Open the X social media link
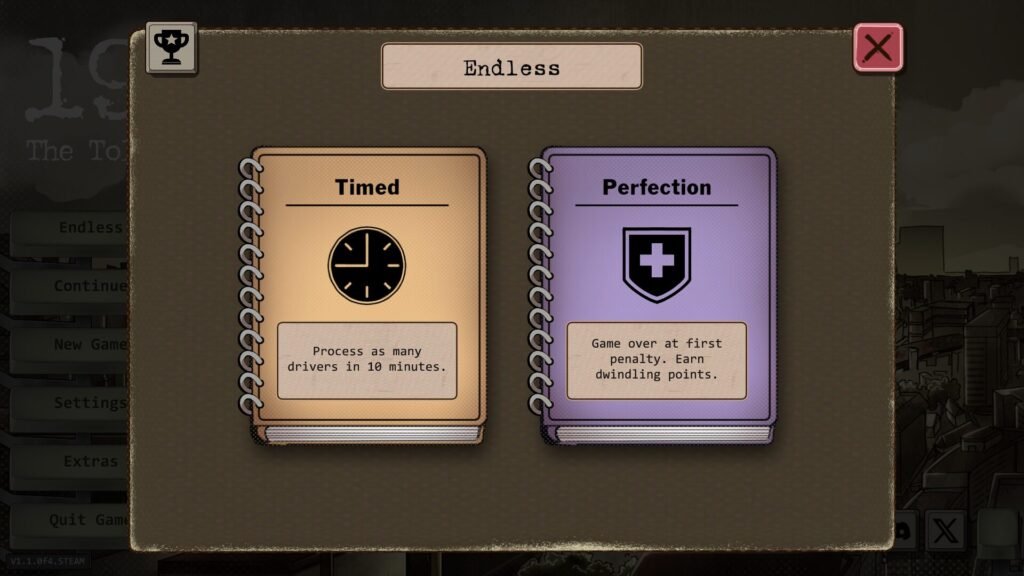Viewport: 1024px width, 576px height. (945, 530)
